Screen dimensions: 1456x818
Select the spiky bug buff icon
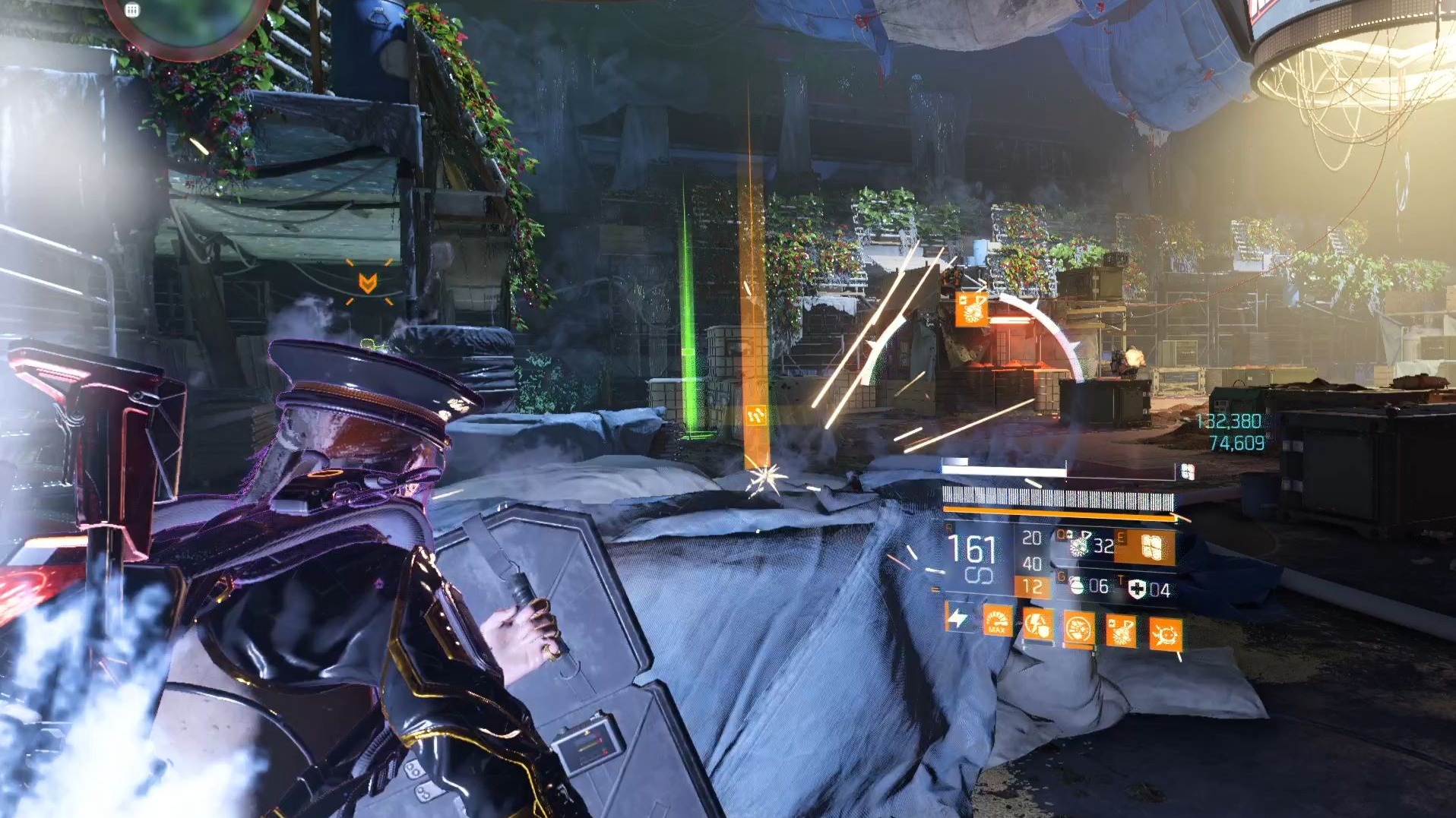click(x=1165, y=635)
